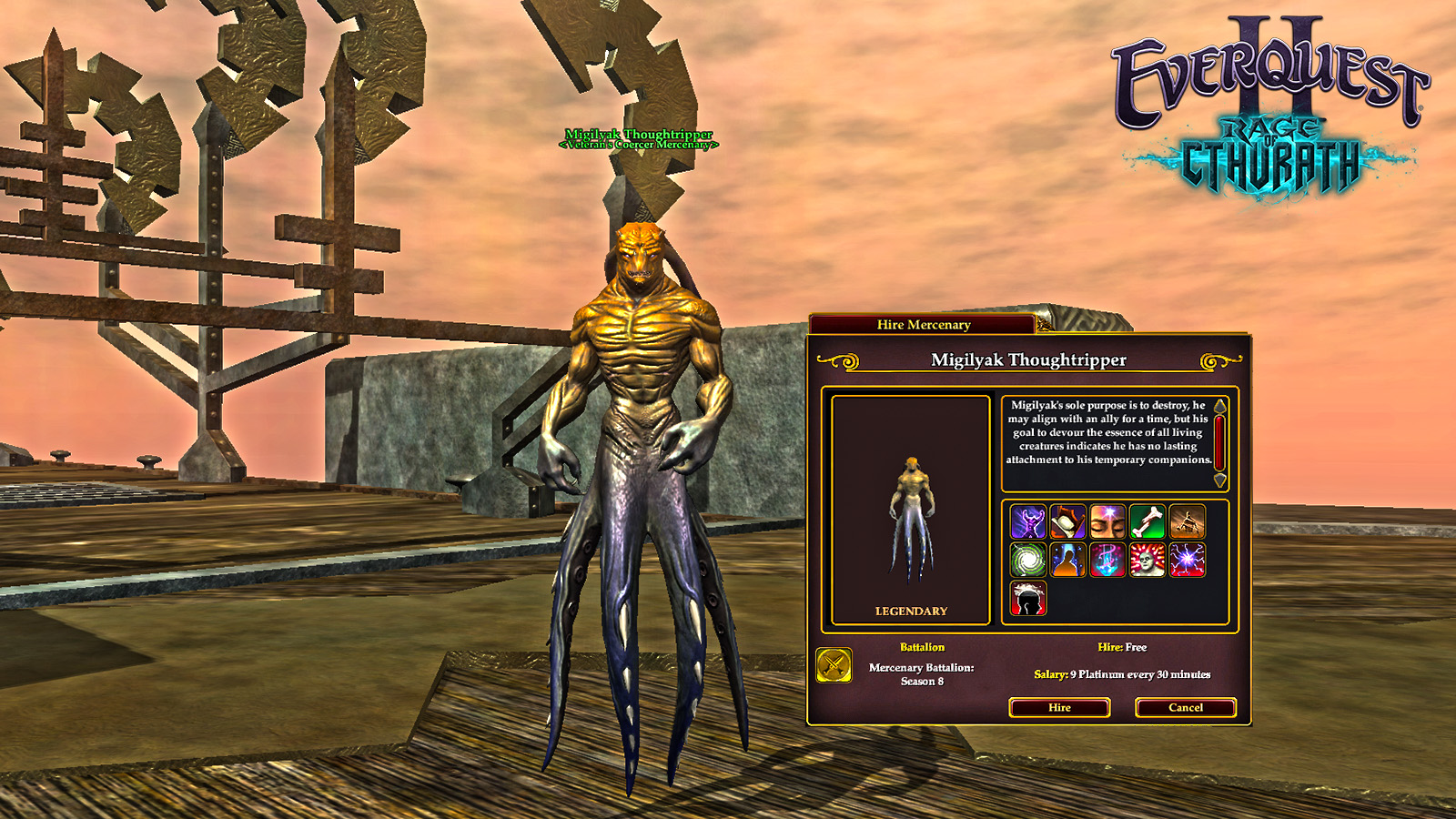Select the pale bald man ability

(1148, 561)
